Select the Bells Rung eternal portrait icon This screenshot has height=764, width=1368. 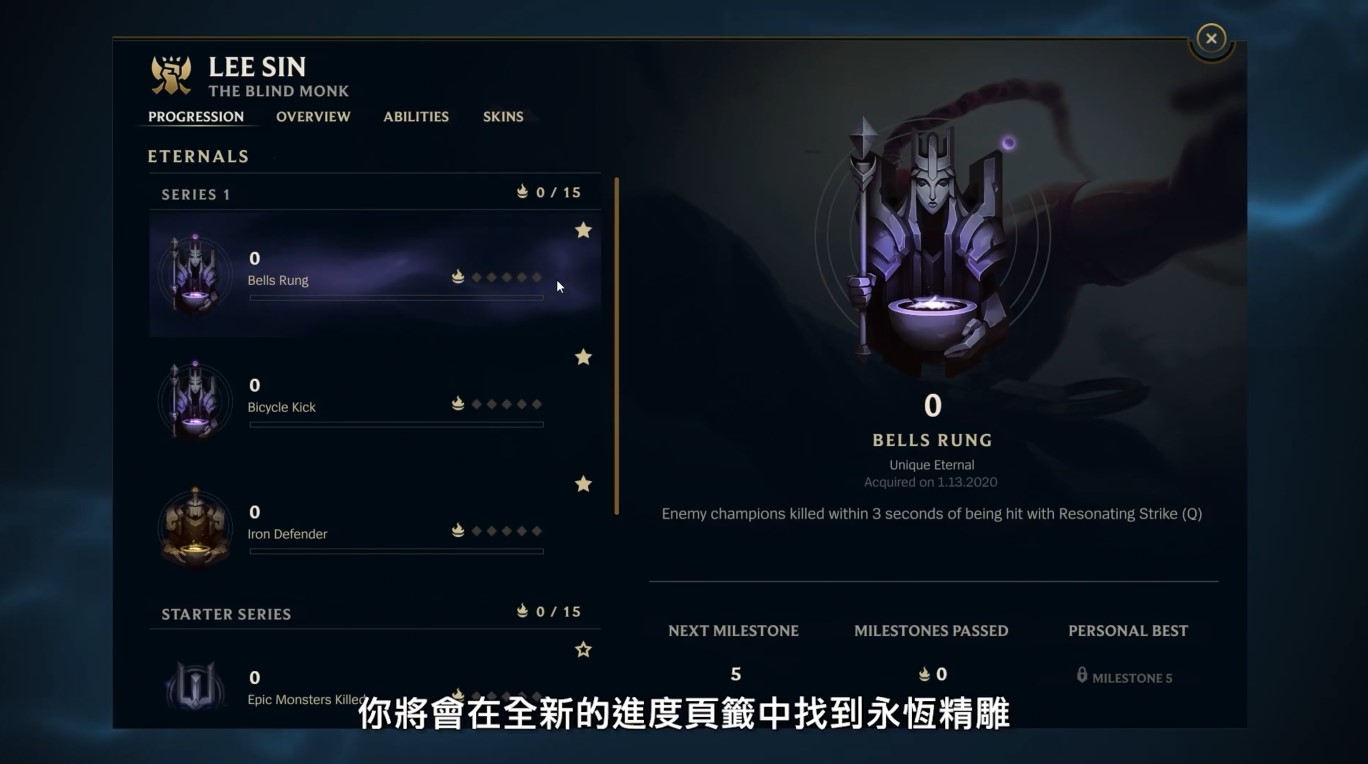click(x=195, y=273)
